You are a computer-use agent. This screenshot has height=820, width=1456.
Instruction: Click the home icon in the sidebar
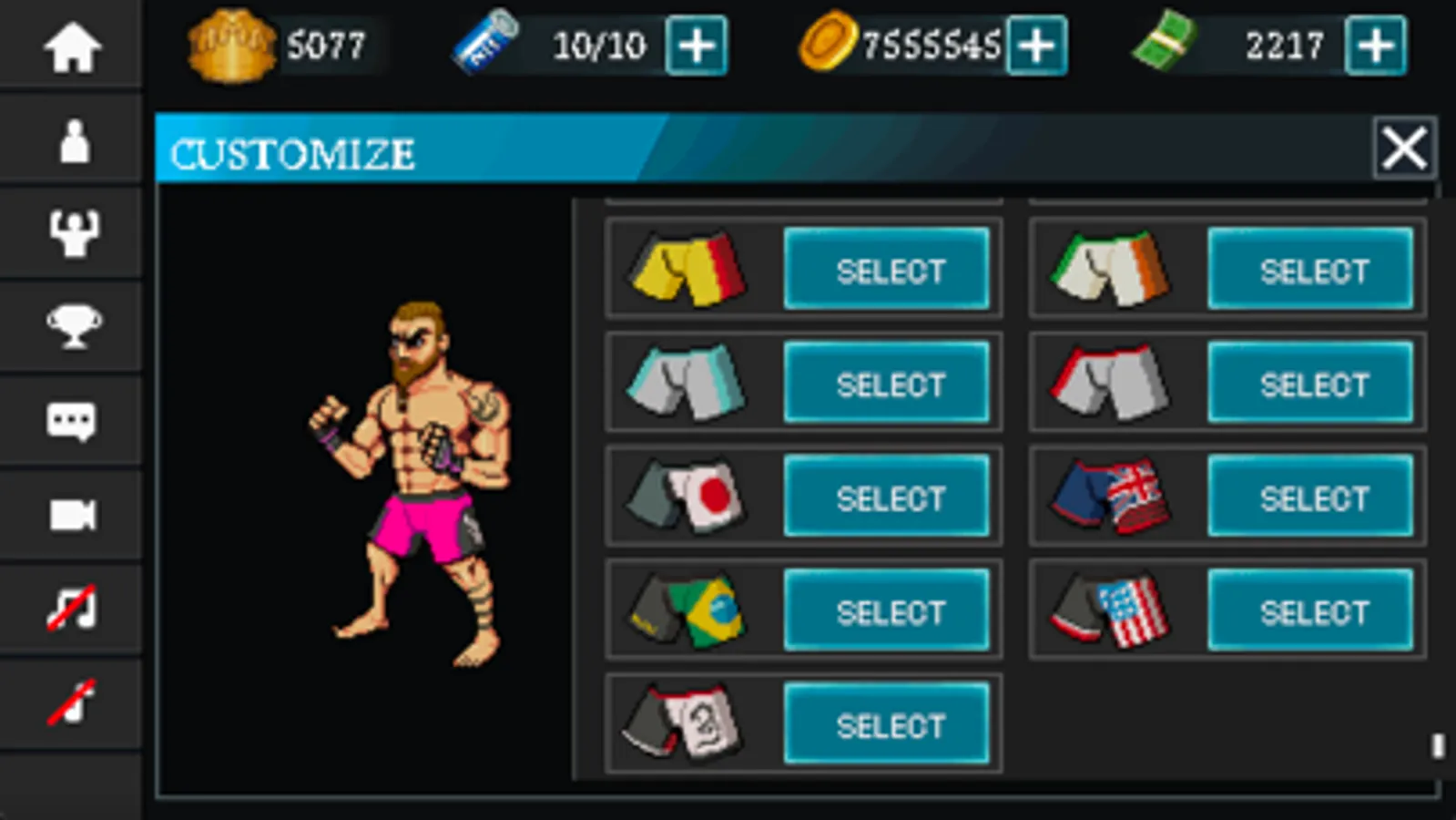(x=72, y=47)
